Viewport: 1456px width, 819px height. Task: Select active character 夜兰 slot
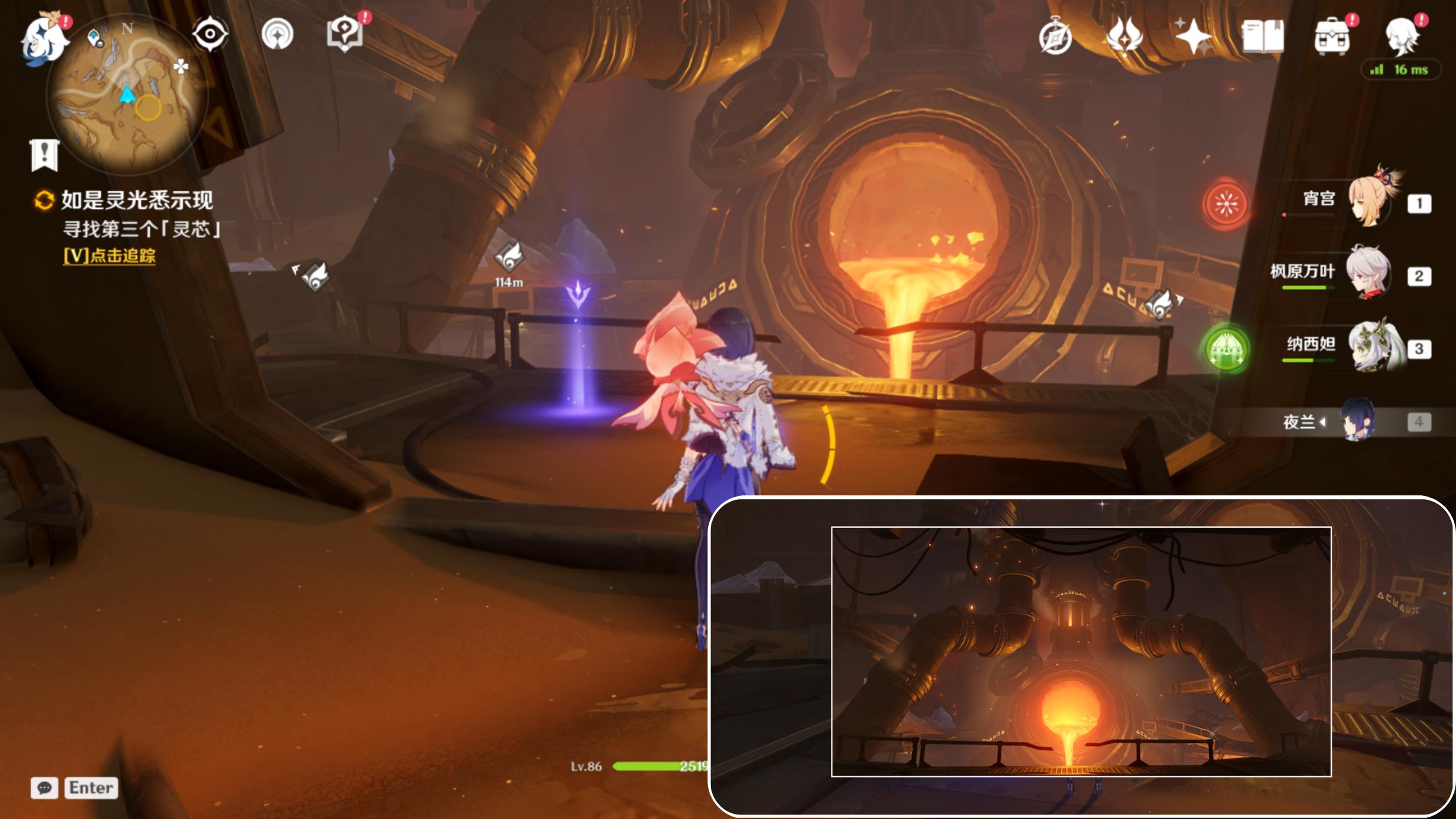pos(1358,421)
